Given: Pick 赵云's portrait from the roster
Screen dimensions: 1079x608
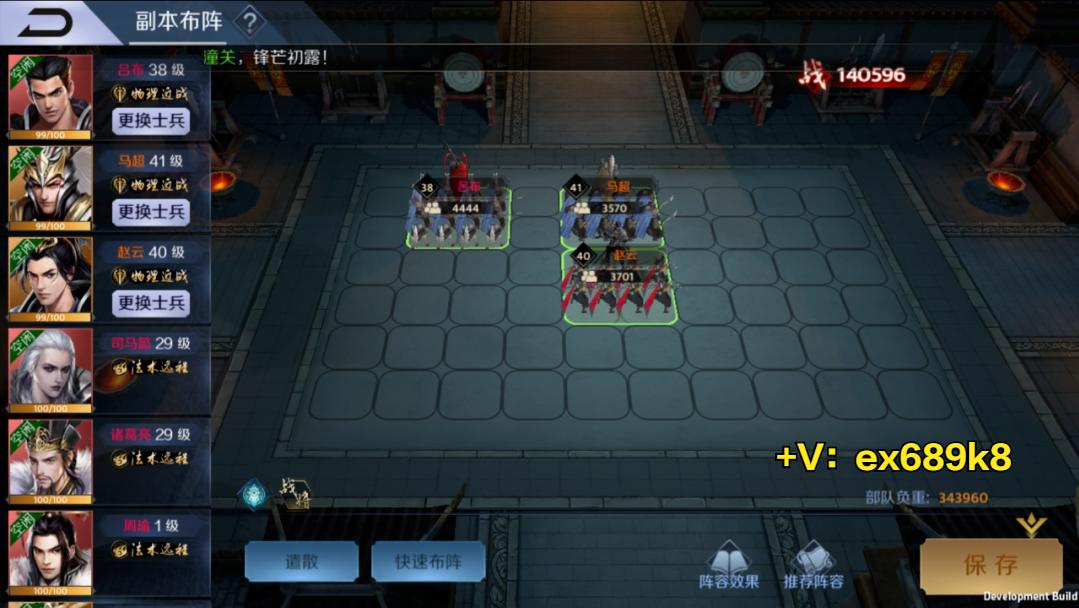Looking at the screenshot, I should click(50, 277).
